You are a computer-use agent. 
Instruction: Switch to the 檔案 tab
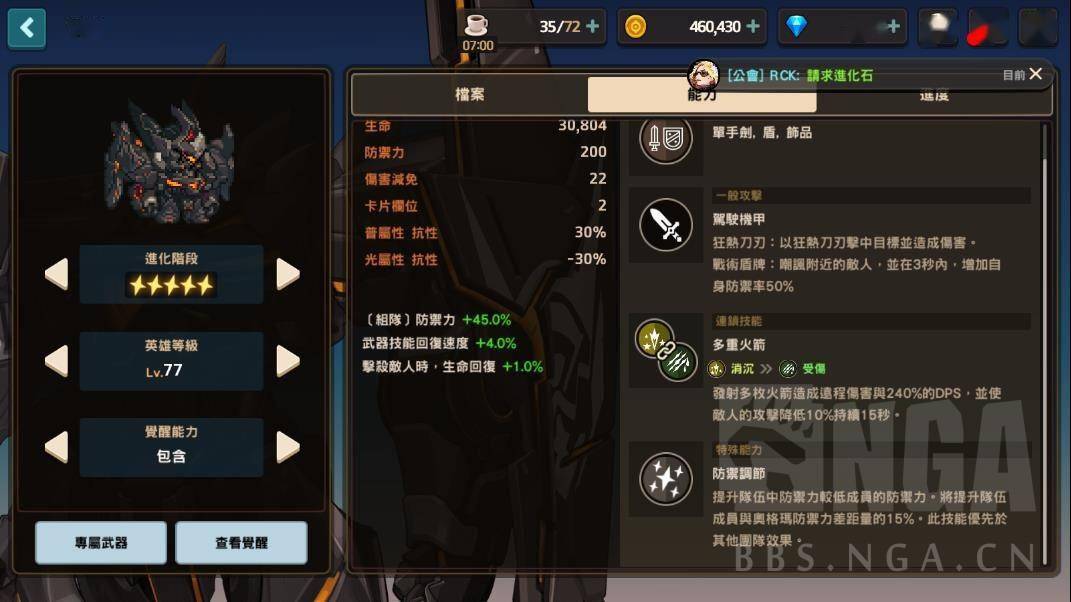pos(469,95)
